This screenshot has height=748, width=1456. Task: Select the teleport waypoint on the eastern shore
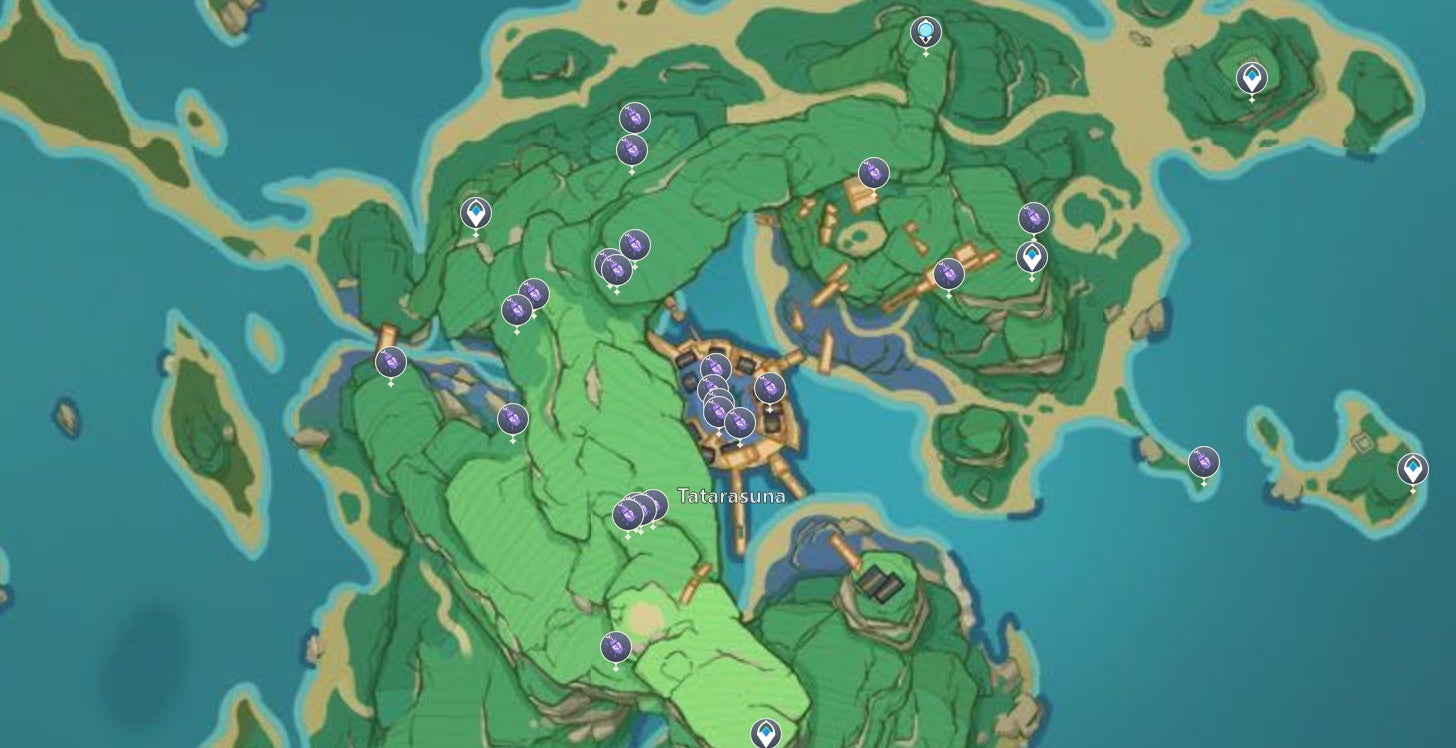tap(1031, 257)
